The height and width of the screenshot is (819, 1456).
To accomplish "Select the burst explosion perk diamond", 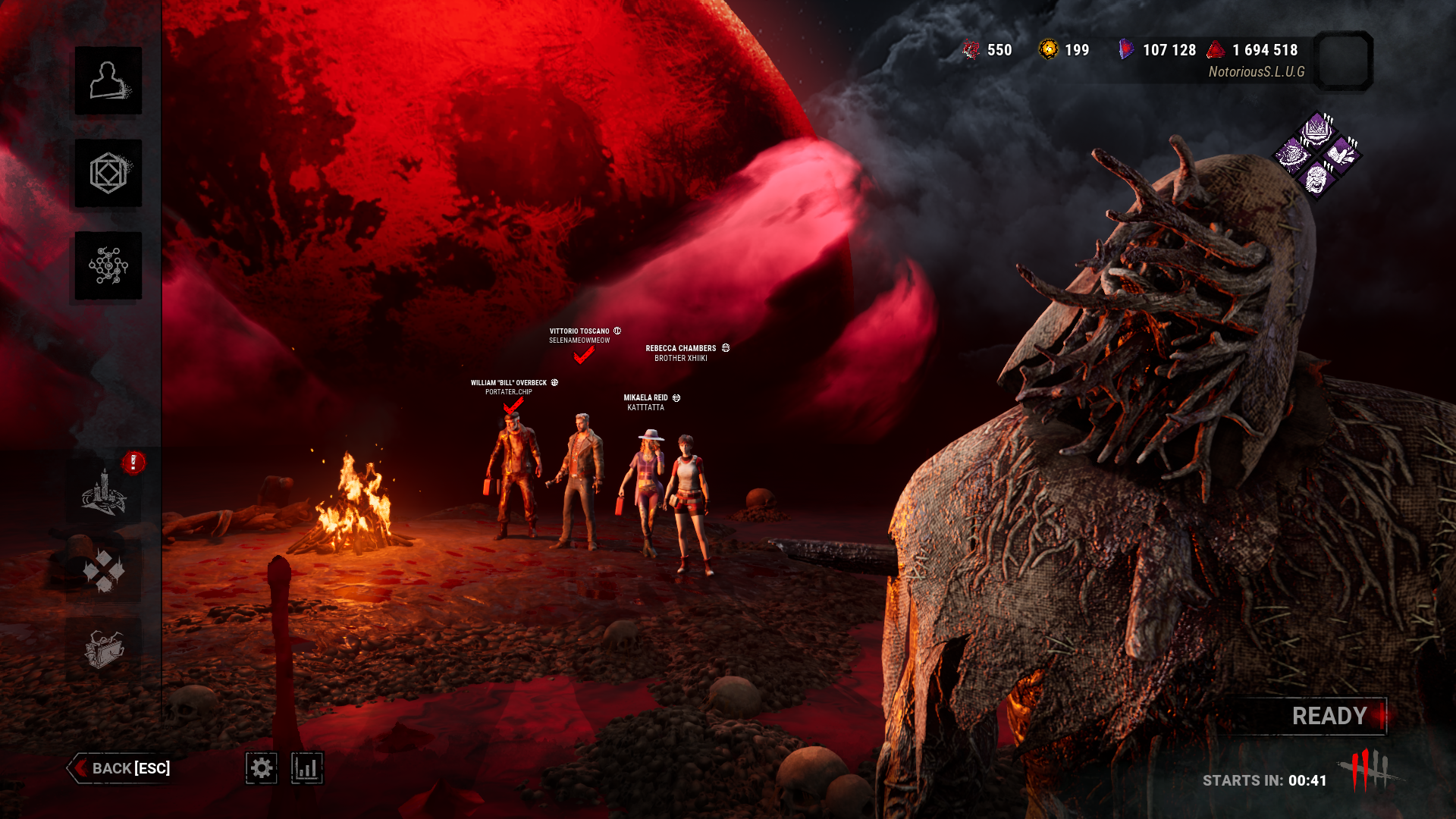I will (x=1292, y=155).
